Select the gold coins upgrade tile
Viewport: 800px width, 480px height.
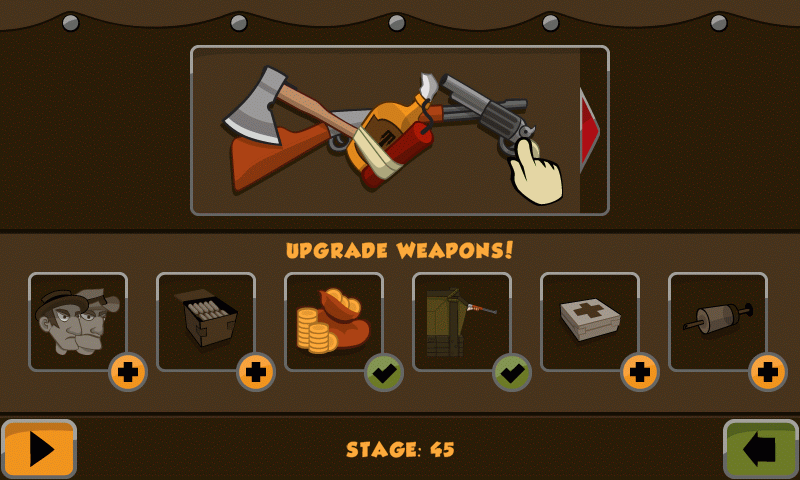coord(333,320)
